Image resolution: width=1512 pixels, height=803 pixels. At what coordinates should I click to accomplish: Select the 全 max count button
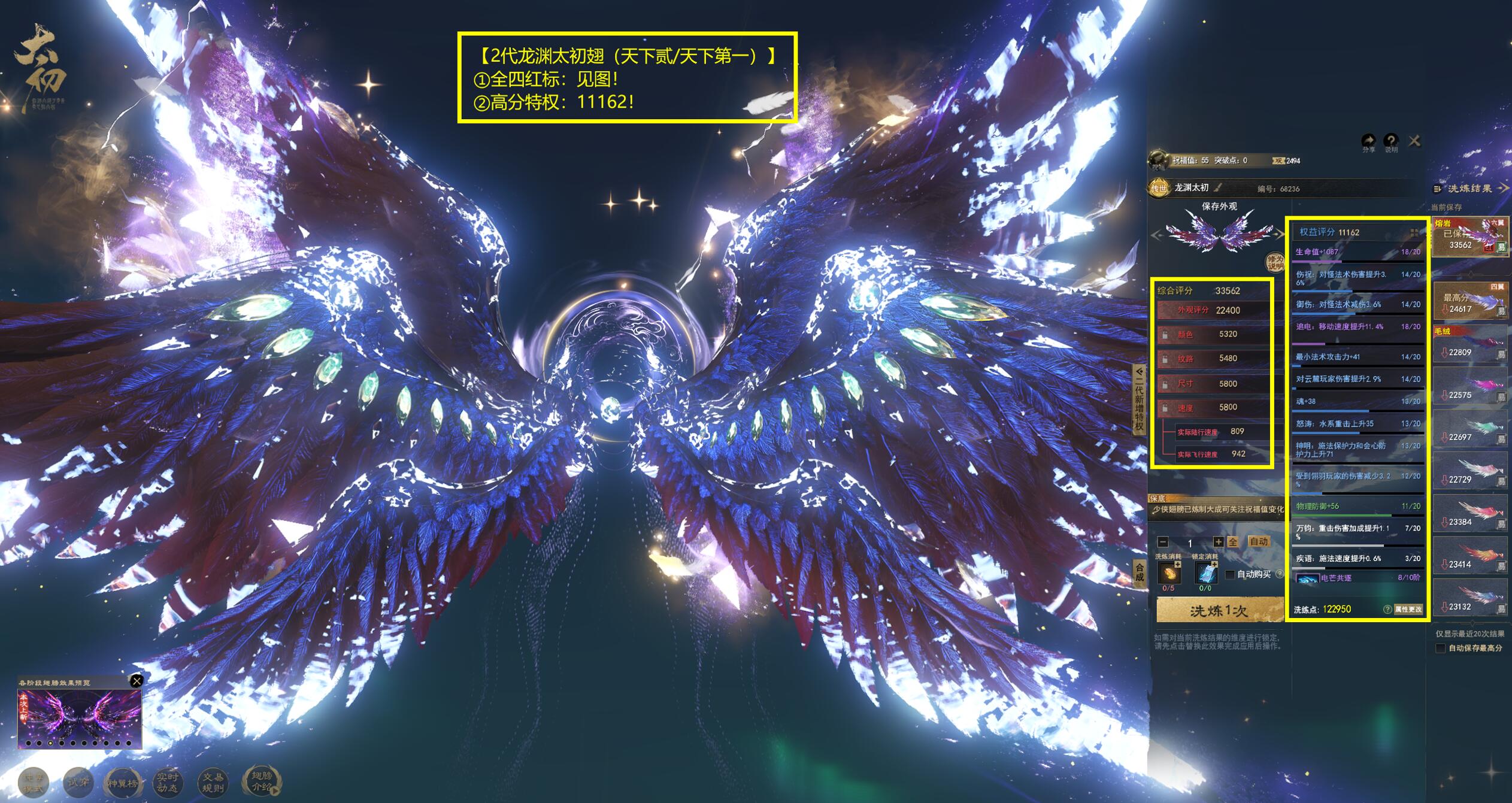point(1233,542)
